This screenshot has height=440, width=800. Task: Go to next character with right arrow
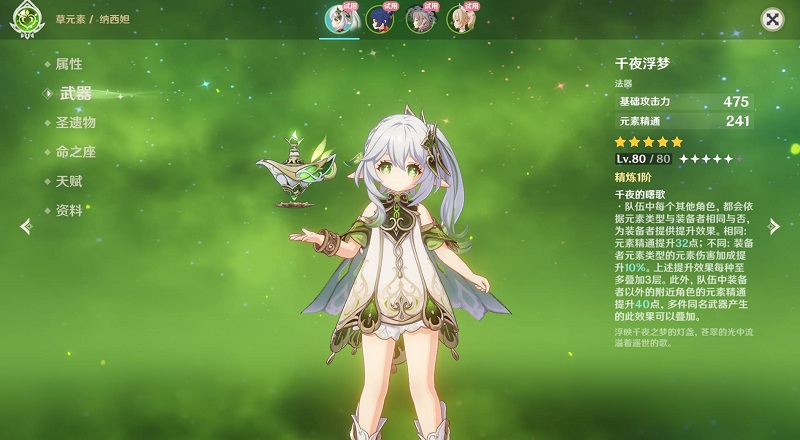pos(774,227)
